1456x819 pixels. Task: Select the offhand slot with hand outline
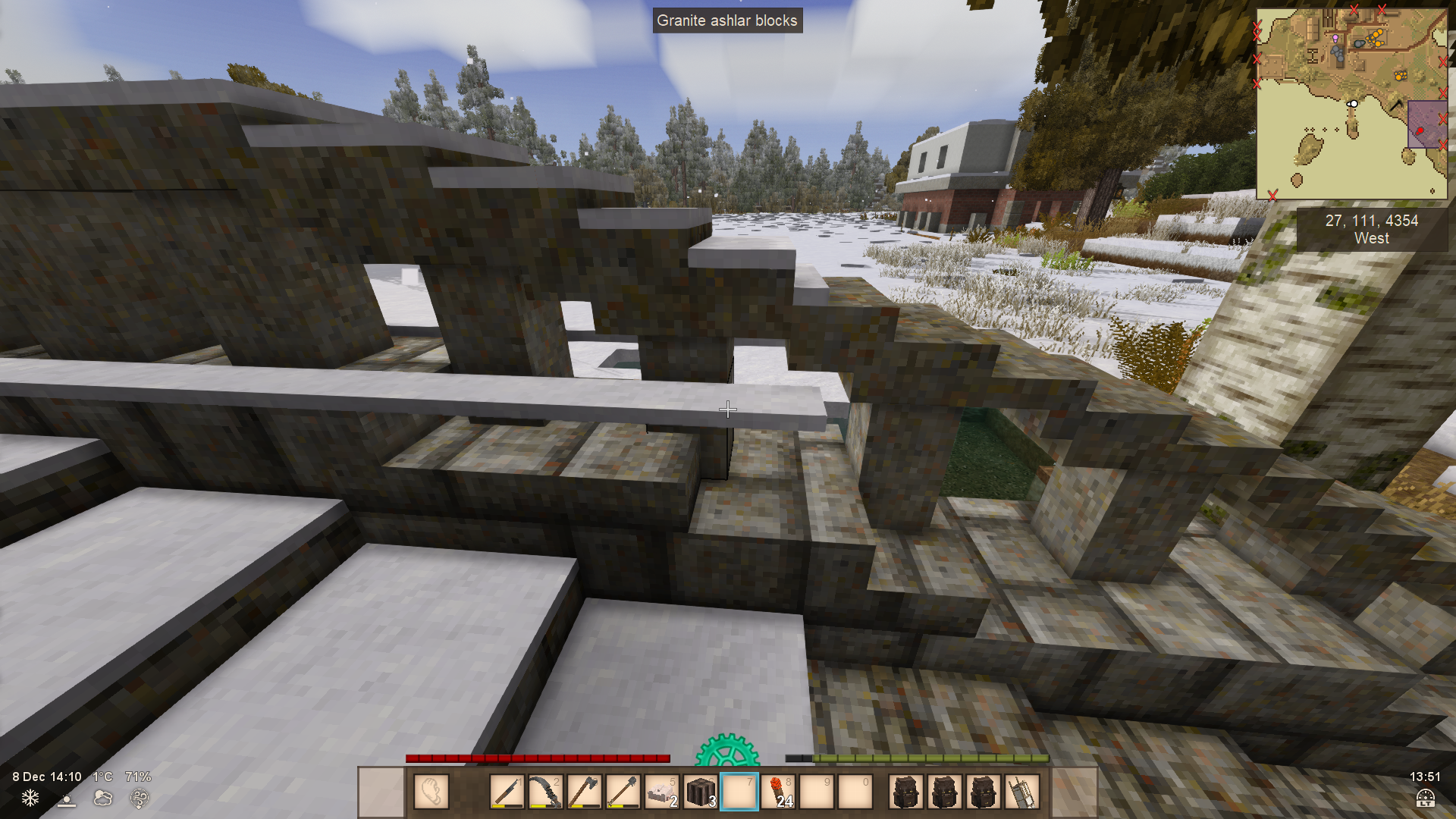[431, 792]
